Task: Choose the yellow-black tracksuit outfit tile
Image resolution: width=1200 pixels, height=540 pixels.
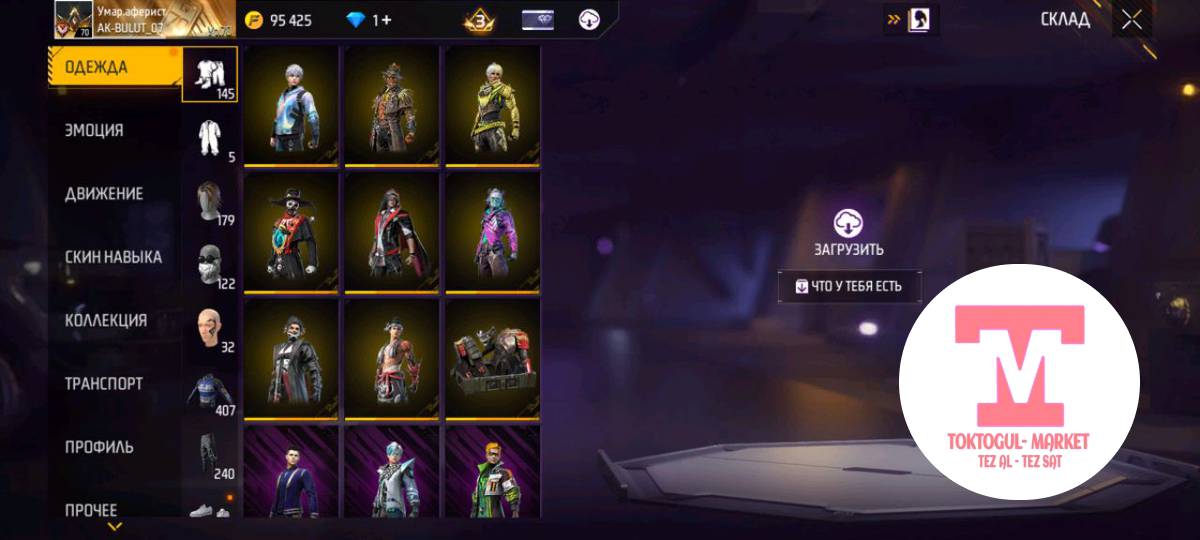Action: pos(492,106)
